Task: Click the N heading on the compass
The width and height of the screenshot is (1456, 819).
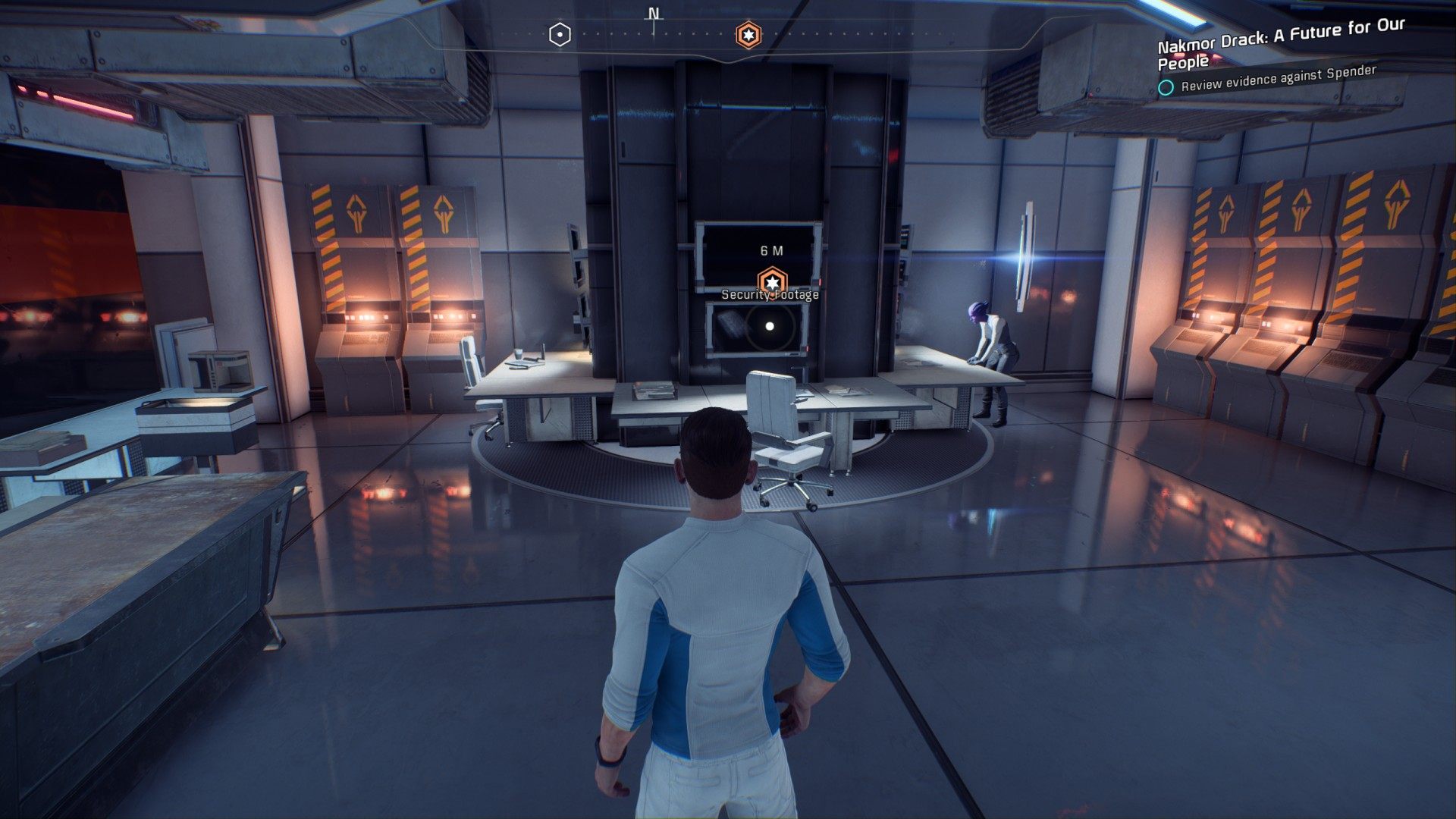Action: tap(654, 14)
